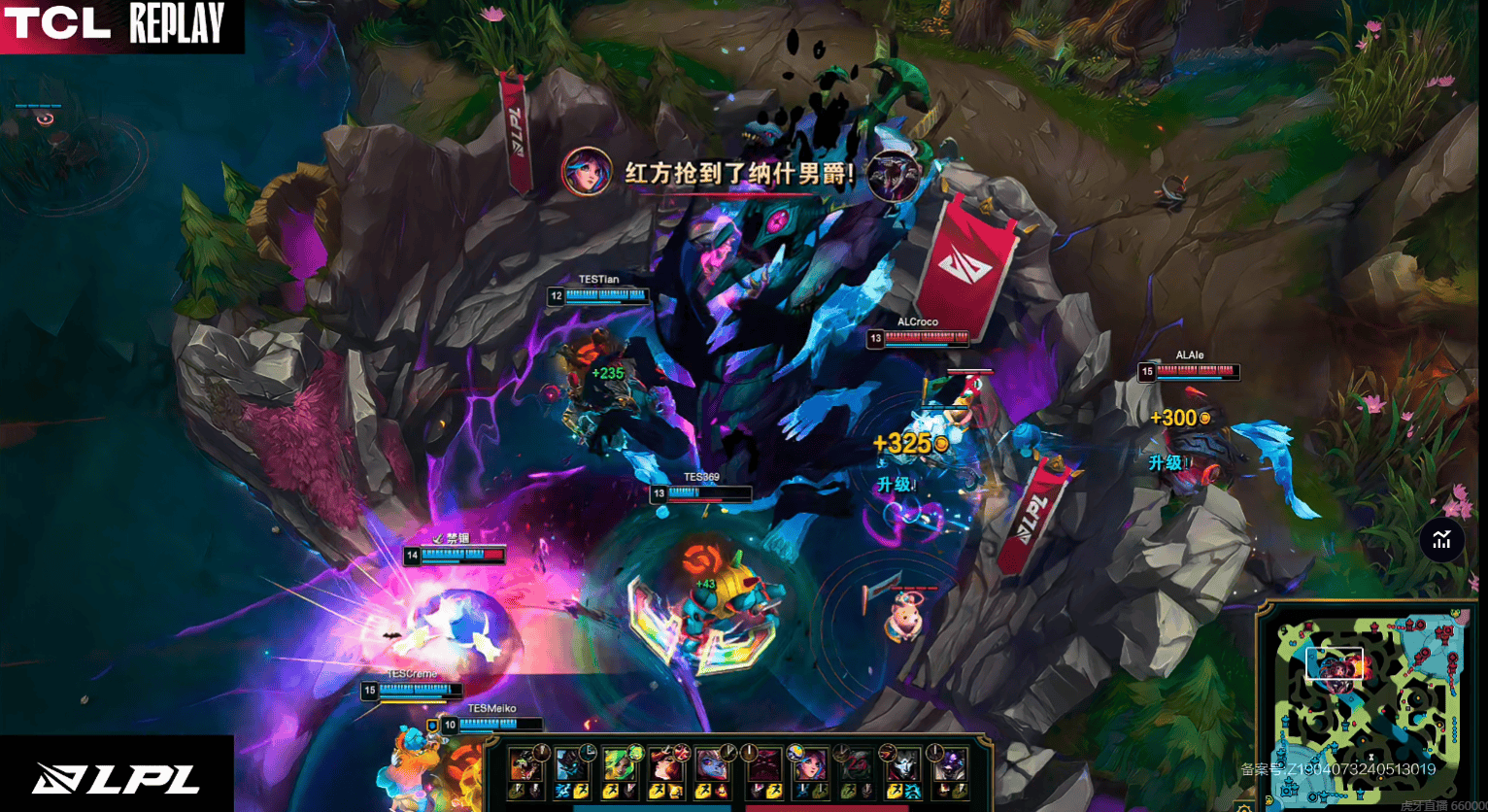This screenshot has width=1488, height=812.
Task: Choose the red-haired champion with hat portrait
Action: pyautogui.click(x=664, y=763)
